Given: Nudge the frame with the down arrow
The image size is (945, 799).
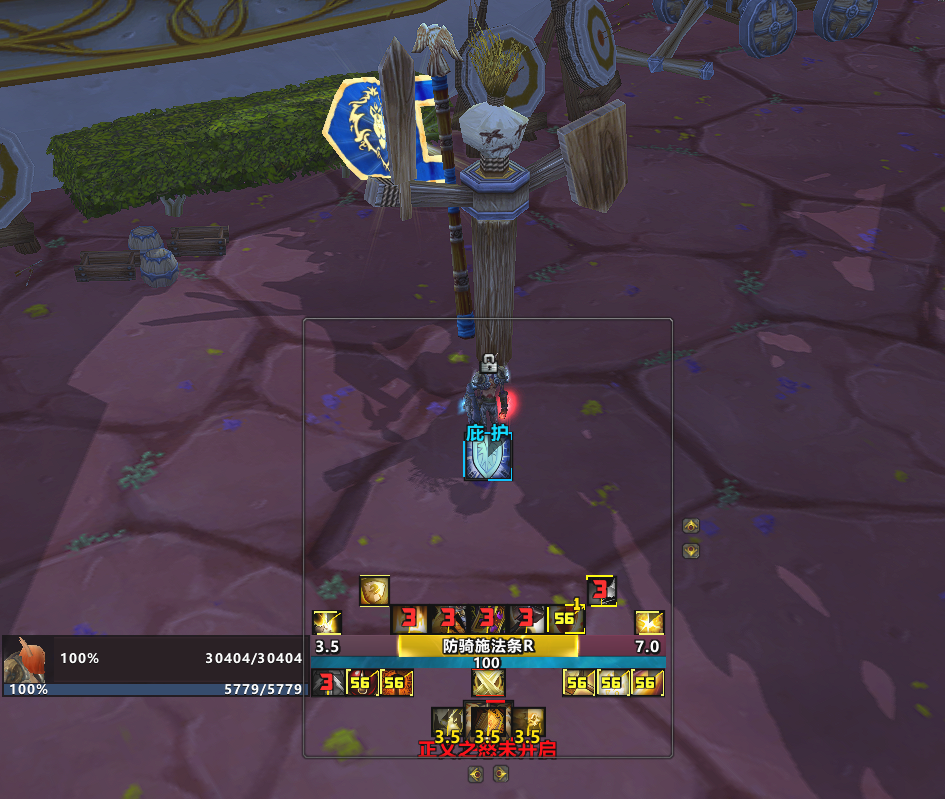Looking at the screenshot, I should 690,550.
